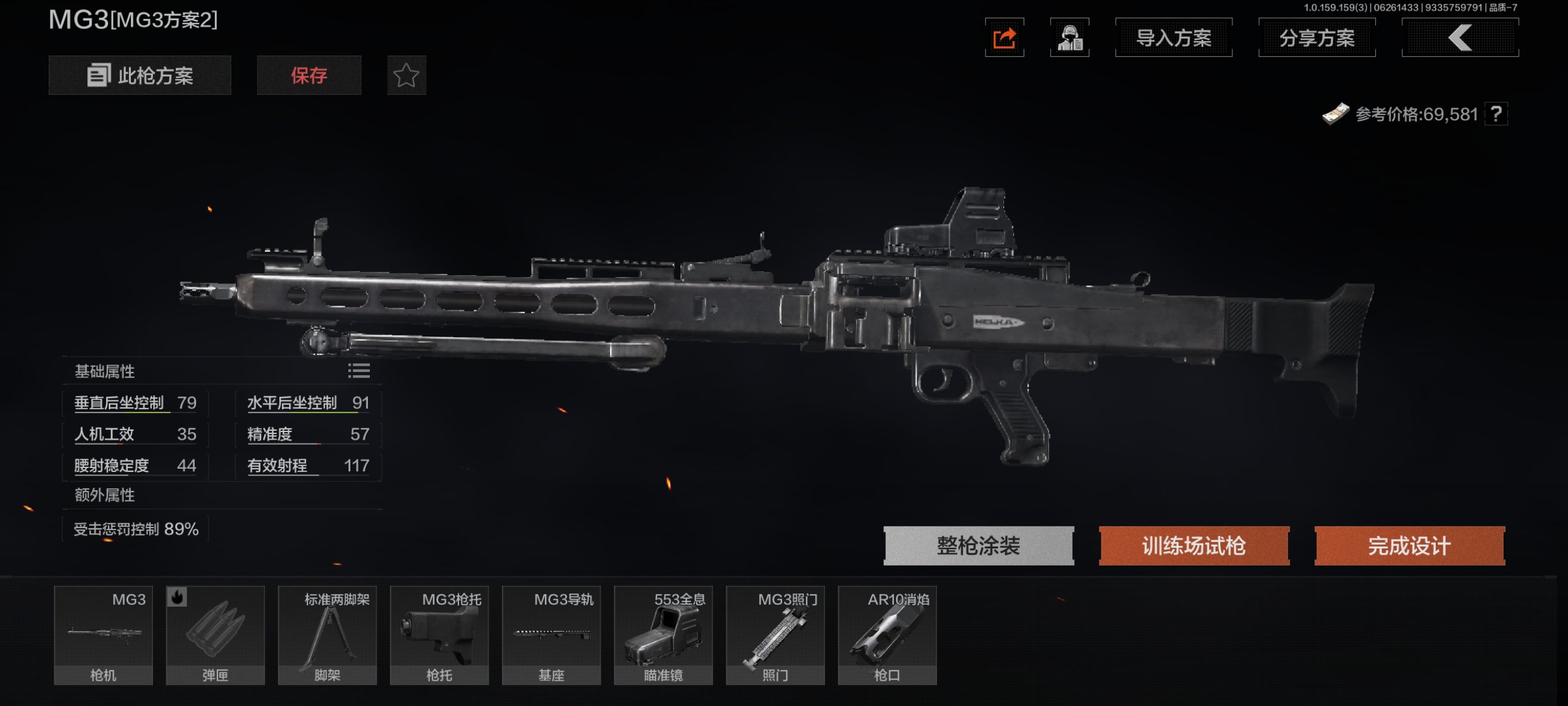Favorite this build with the star
This screenshot has width=1568, height=706.
point(407,76)
